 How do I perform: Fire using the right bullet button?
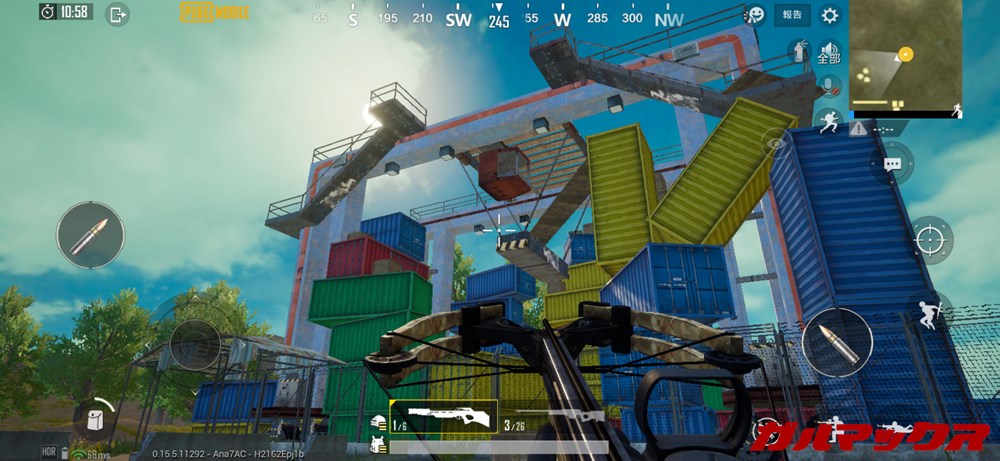click(x=837, y=342)
